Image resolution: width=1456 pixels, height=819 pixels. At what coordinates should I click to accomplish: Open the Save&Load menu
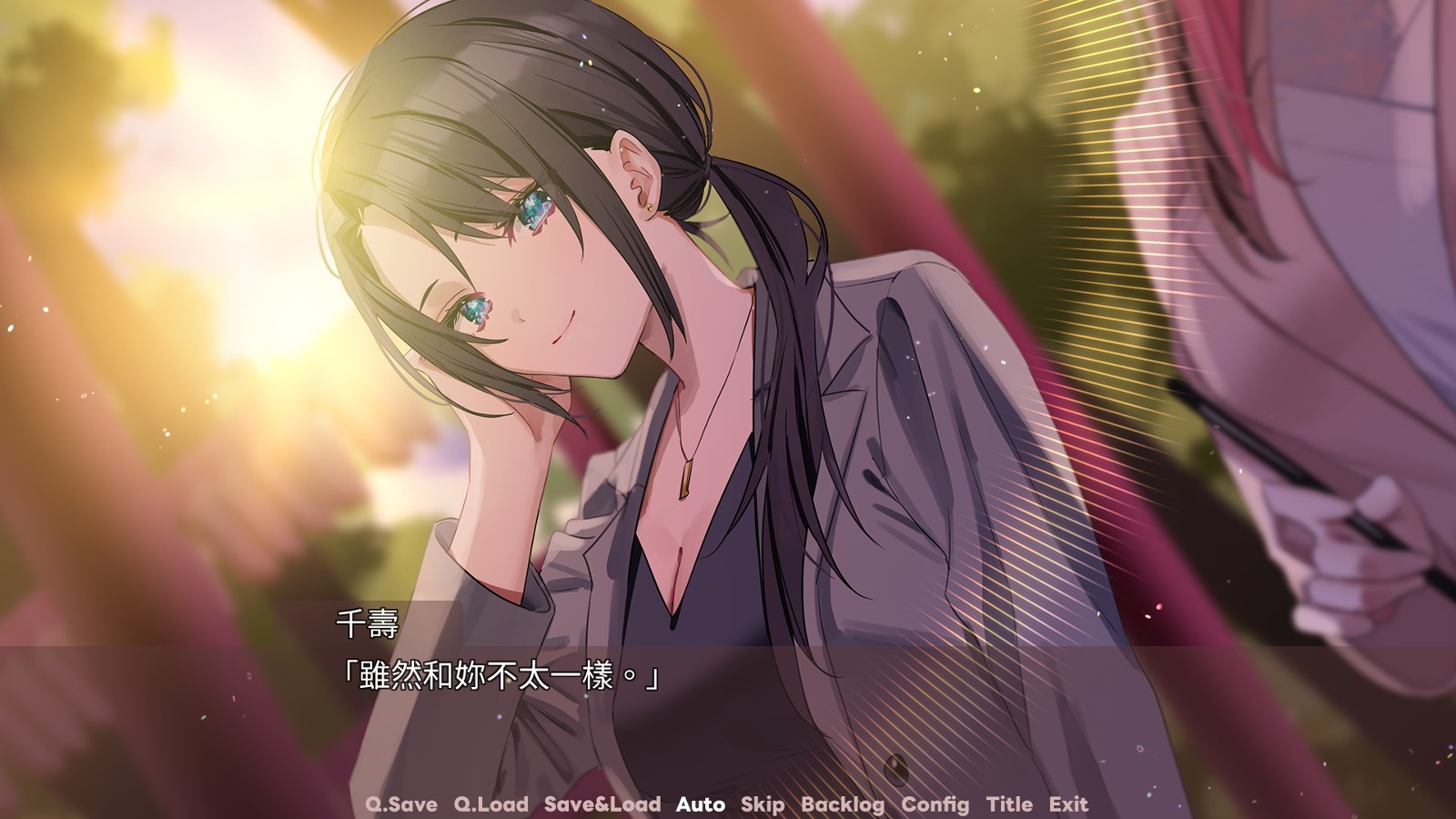[602, 804]
